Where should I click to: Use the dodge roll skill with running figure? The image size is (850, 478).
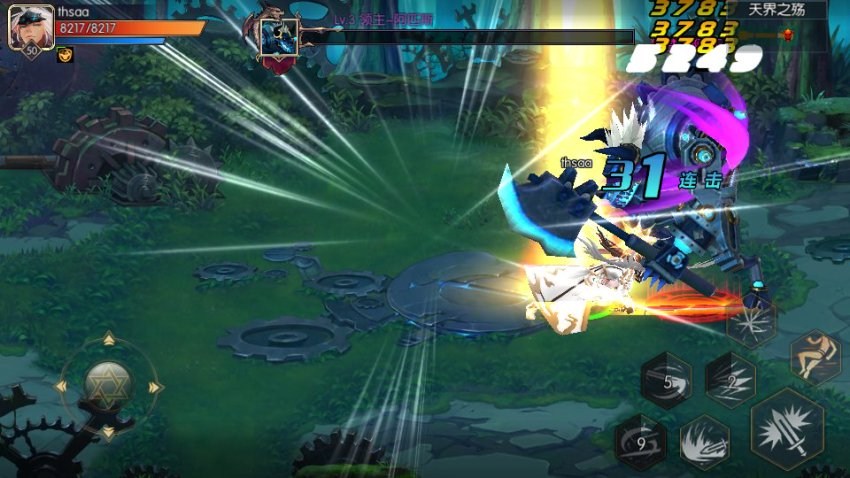pos(815,357)
